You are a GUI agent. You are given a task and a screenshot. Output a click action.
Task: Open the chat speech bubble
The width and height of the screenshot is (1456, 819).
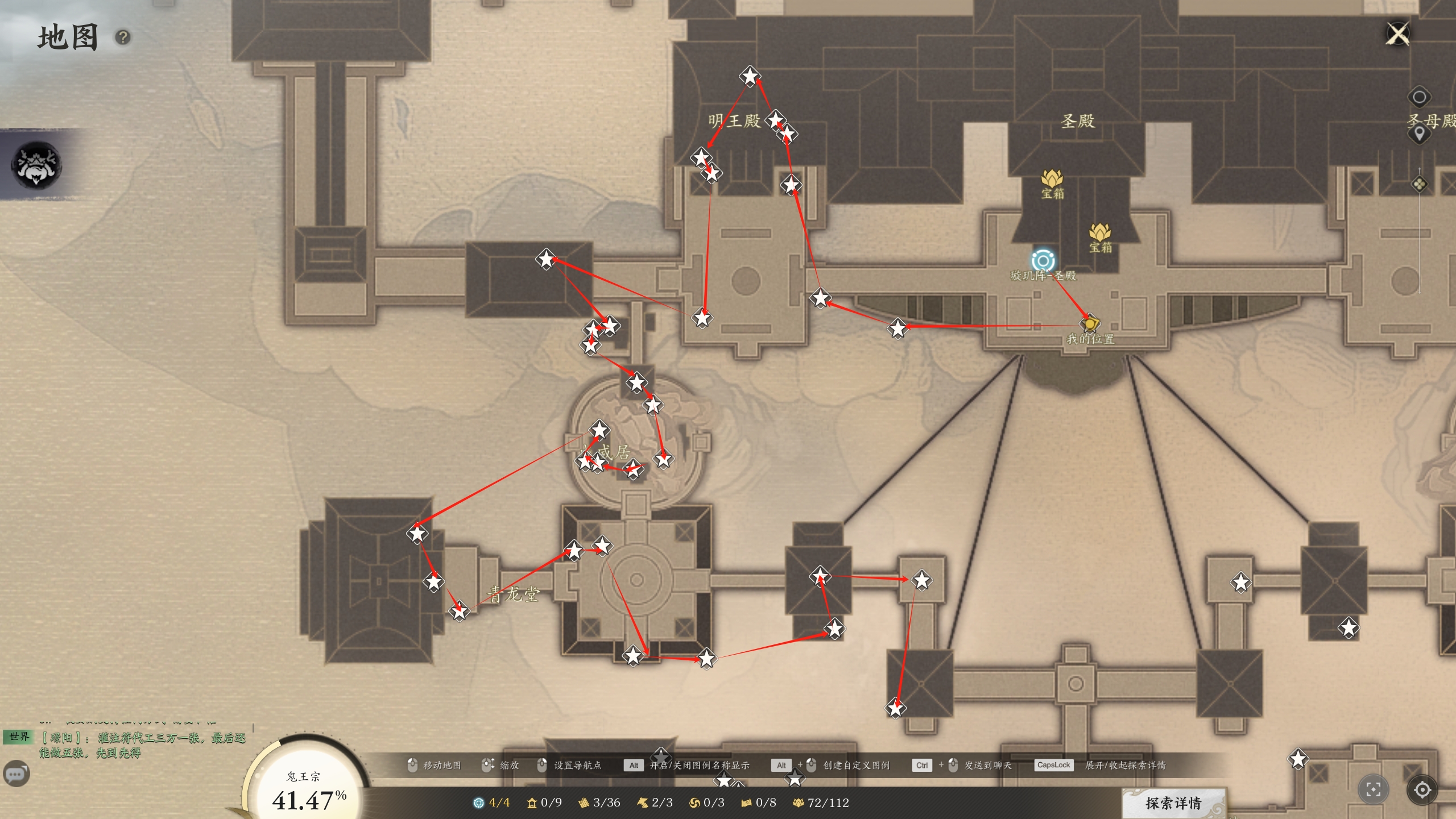tap(16, 773)
